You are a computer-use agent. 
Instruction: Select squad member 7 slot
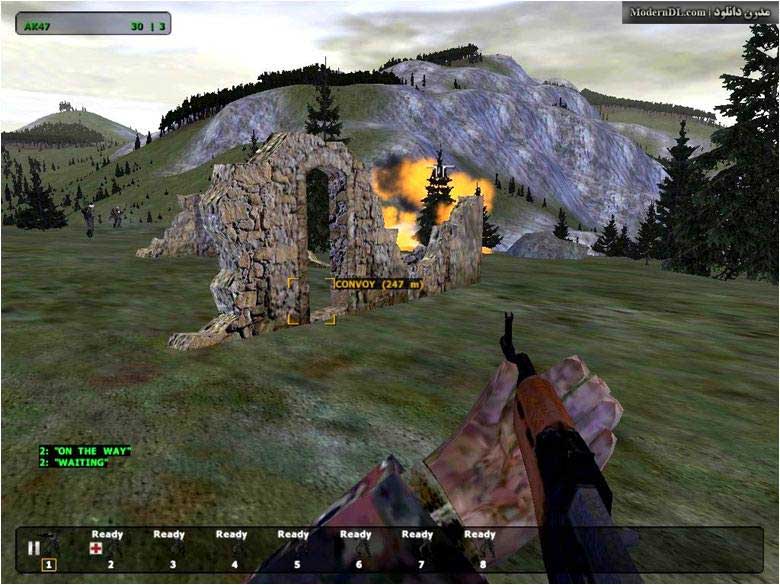419,549
